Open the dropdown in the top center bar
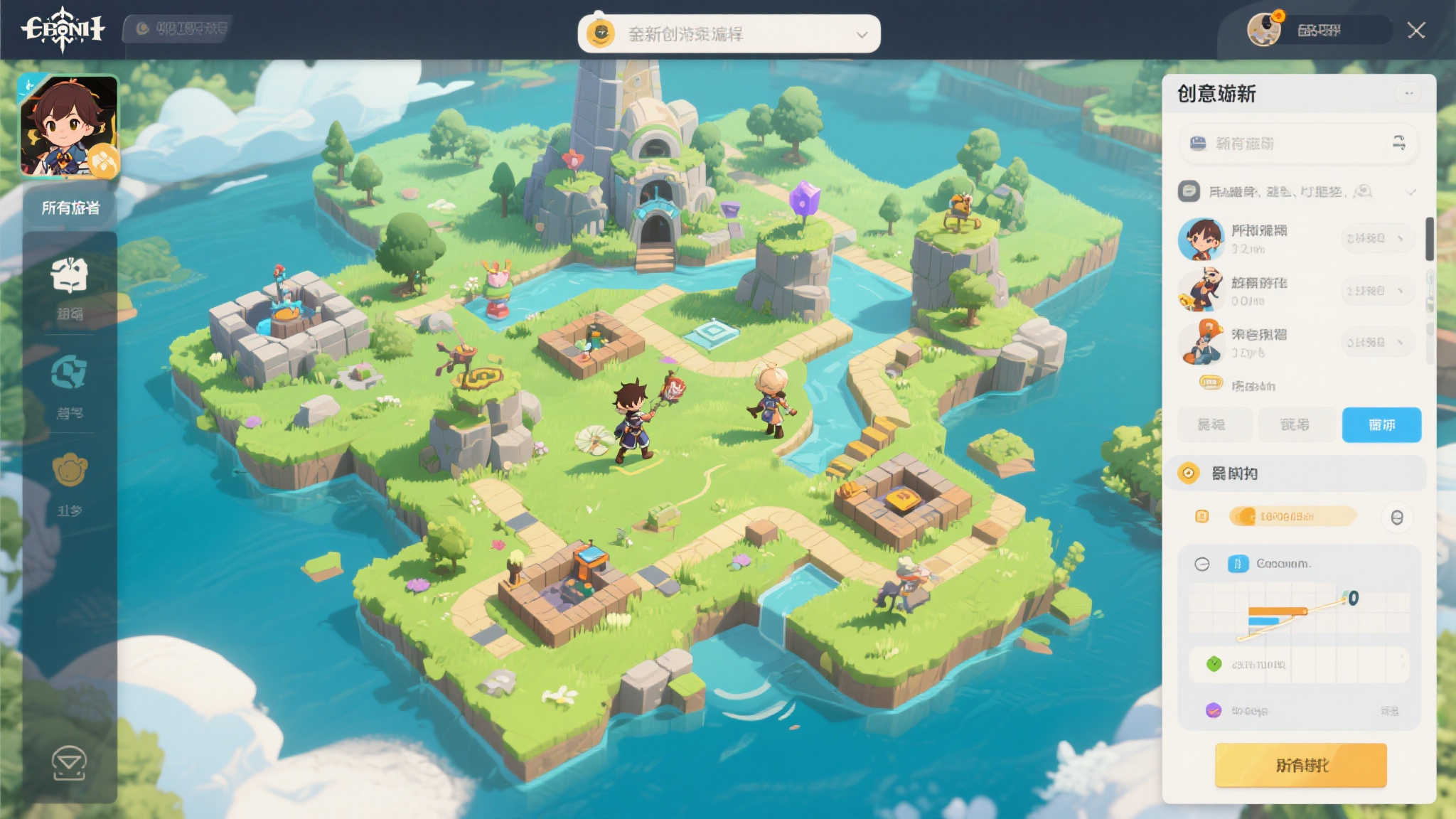This screenshot has height=819, width=1456. click(862, 34)
